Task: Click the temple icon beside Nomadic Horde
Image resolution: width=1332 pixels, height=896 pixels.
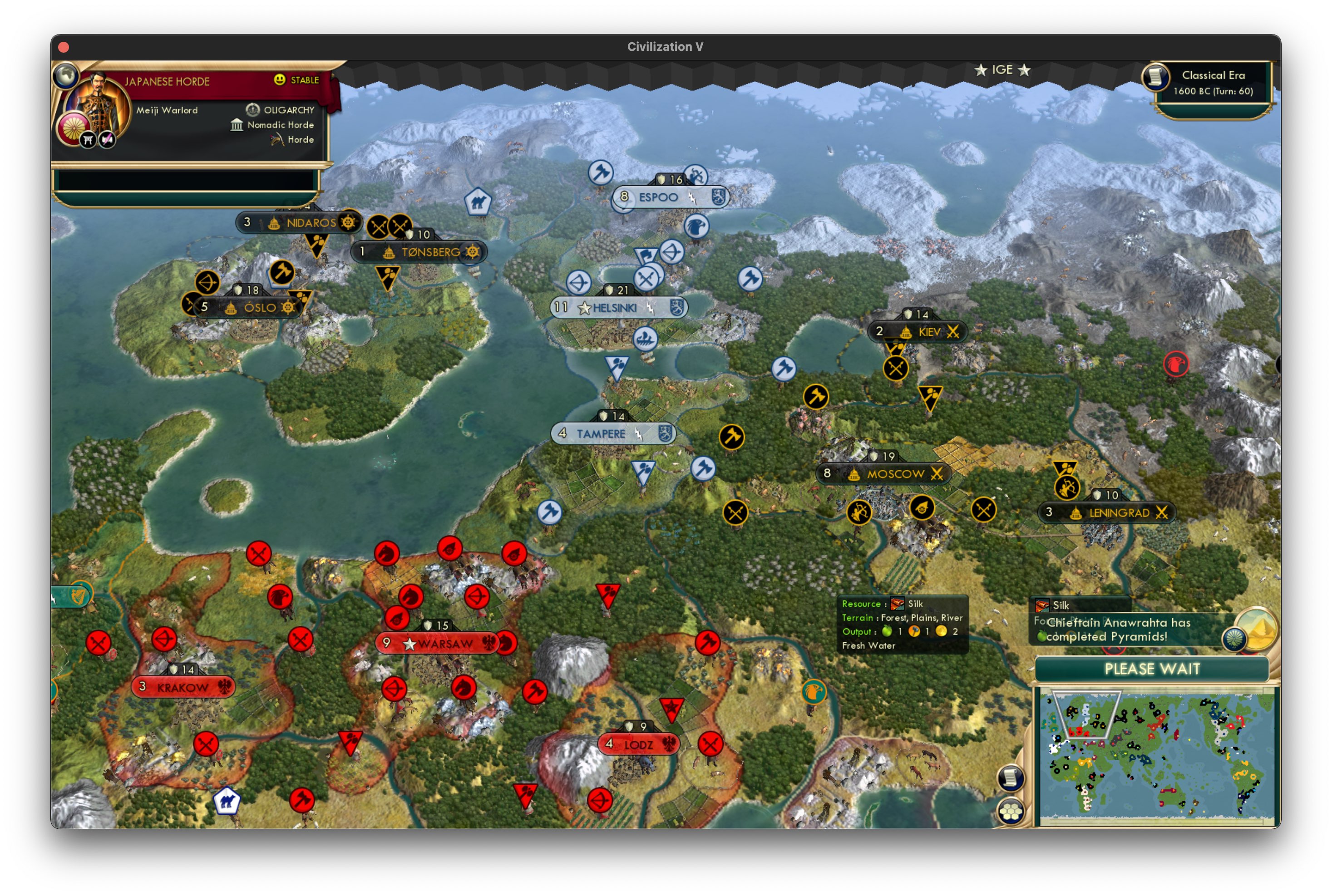Action: tap(237, 124)
